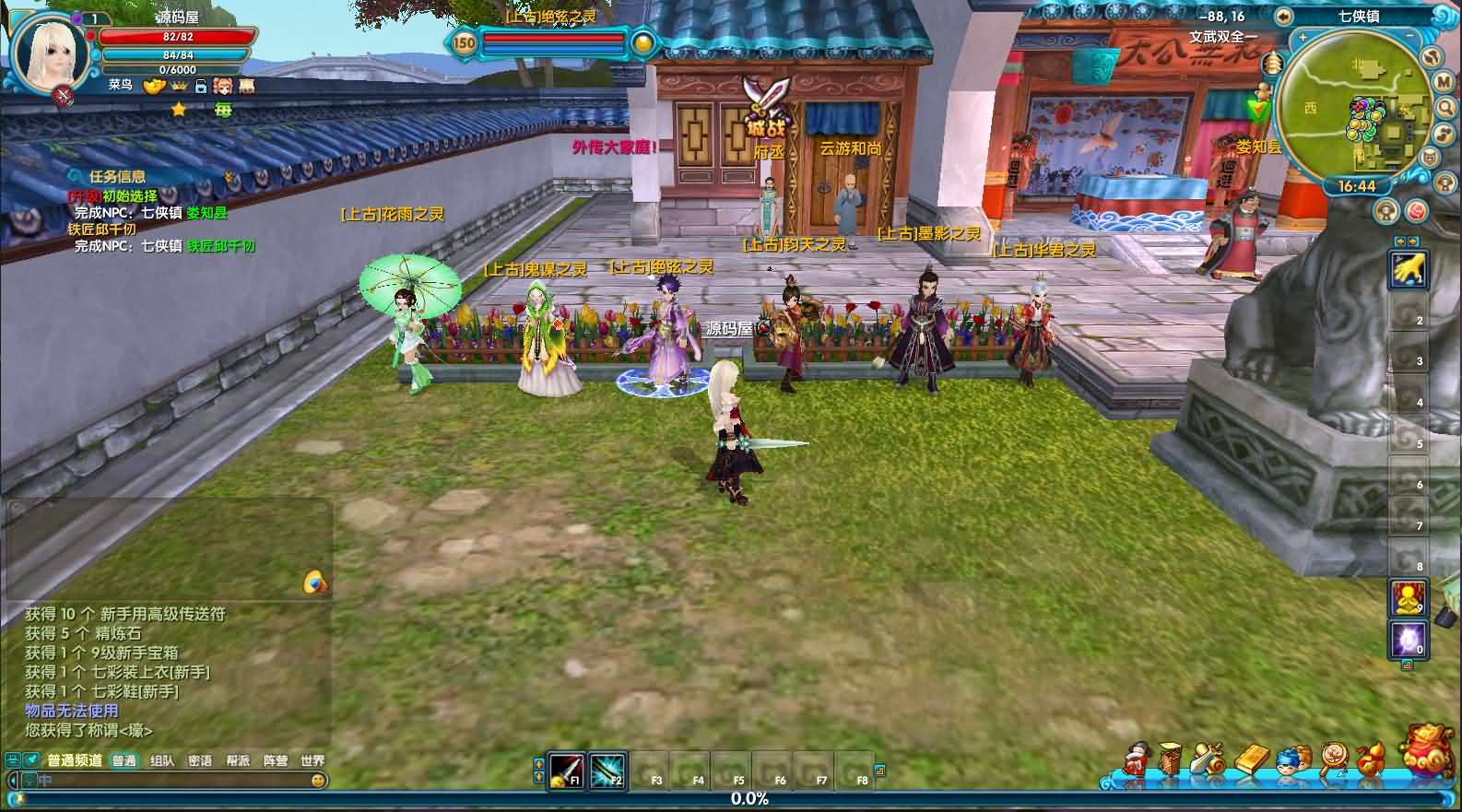
Task: Toggle the 中 input method indicator in the chat bar
Action: tap(42, 780)
